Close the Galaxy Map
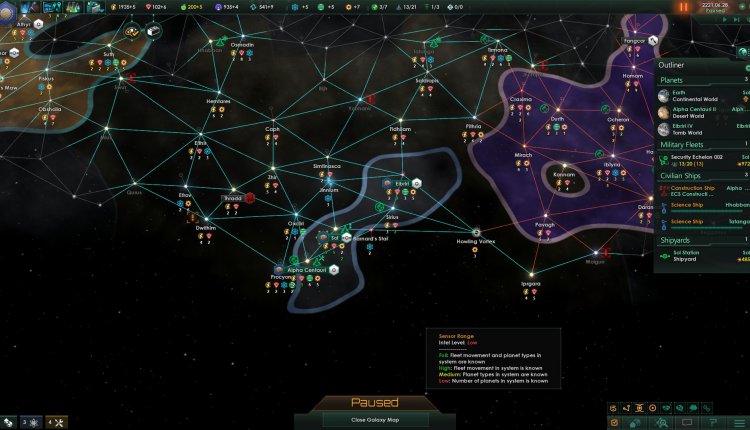Viewport: 750px width, 430px height. [x=374, y=420]
